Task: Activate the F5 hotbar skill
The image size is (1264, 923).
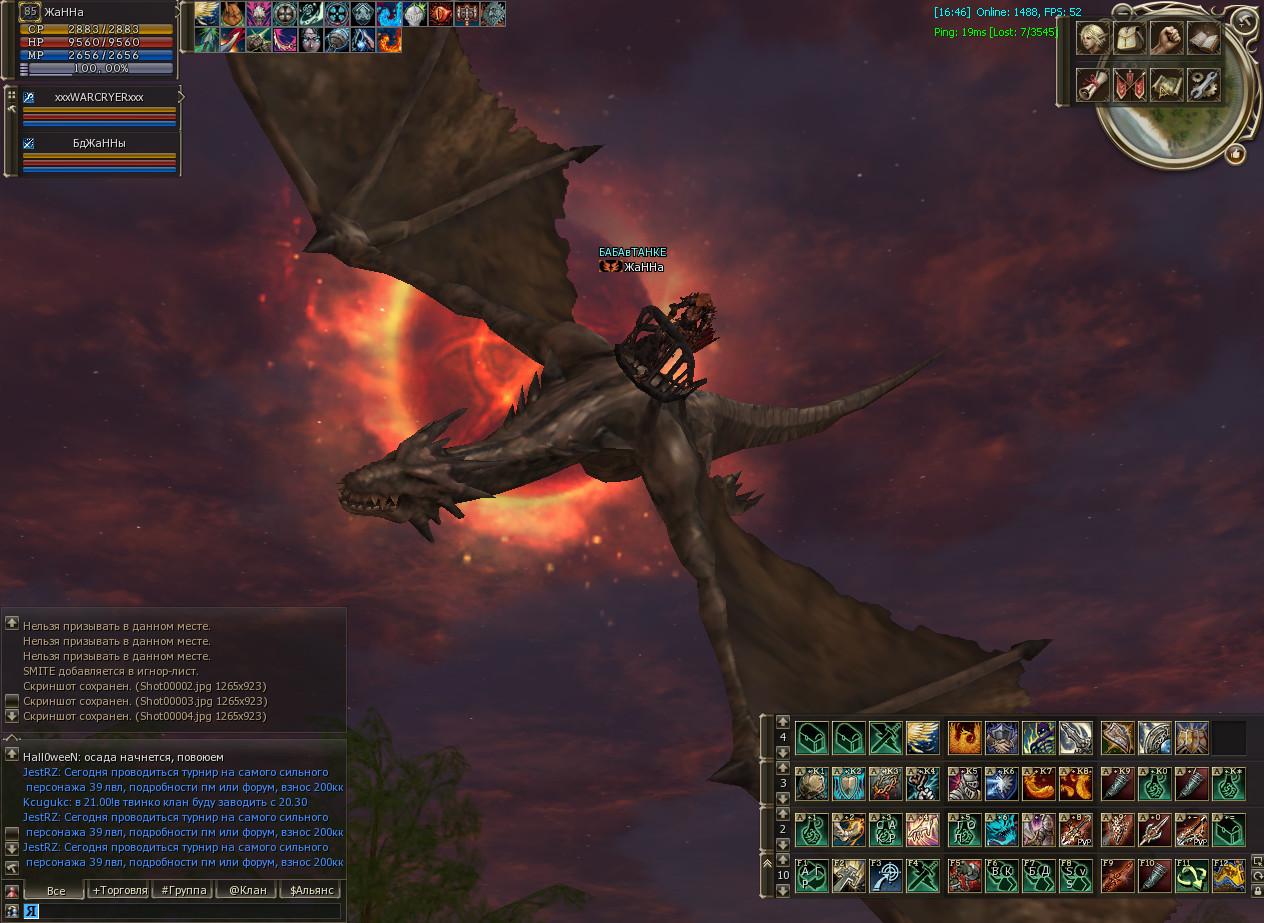Action: coord(965,875)
